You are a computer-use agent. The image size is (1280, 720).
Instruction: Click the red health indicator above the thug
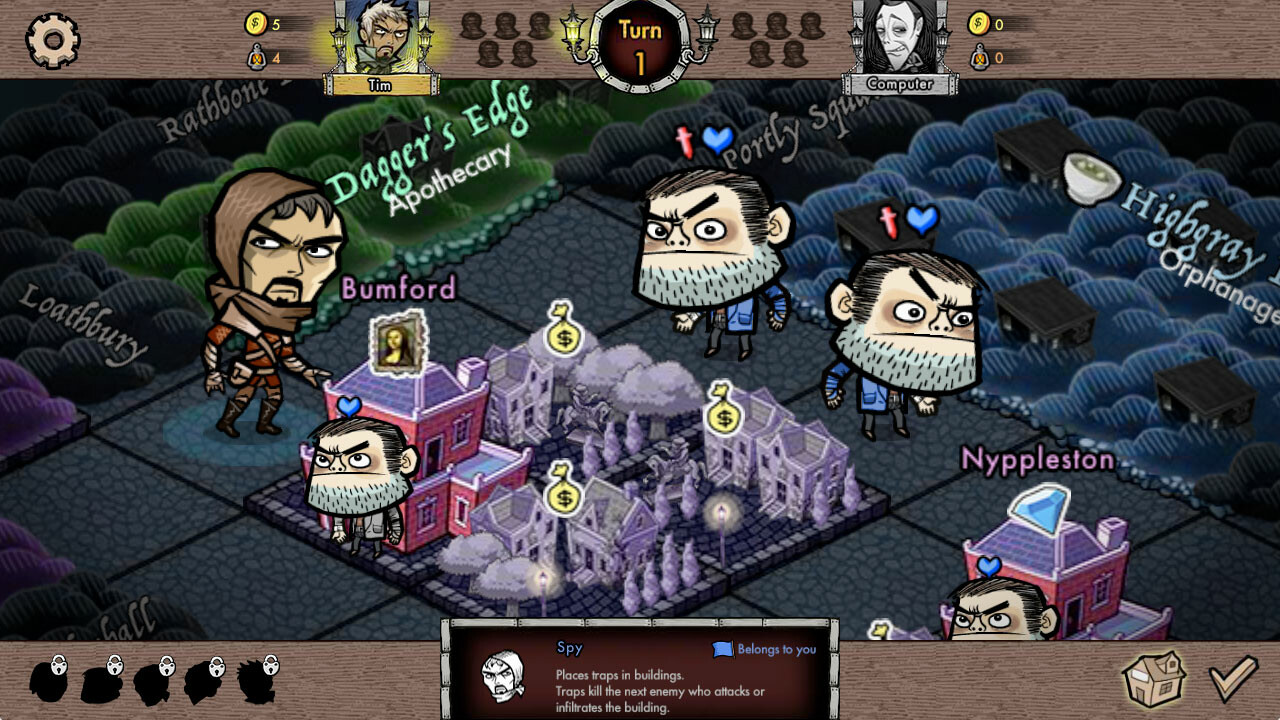684,143
